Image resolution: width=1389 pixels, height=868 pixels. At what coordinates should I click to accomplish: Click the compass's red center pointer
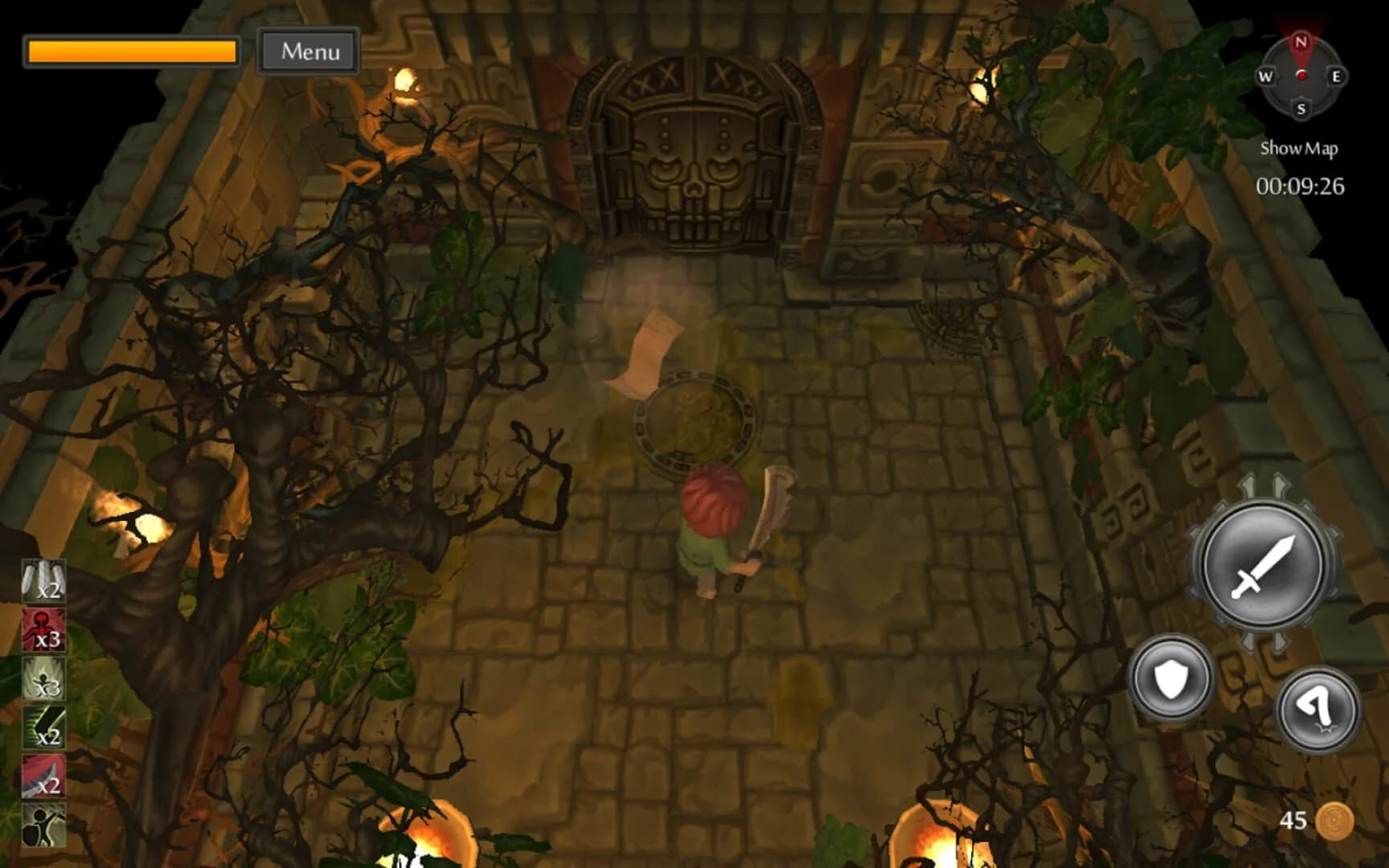1301,76
